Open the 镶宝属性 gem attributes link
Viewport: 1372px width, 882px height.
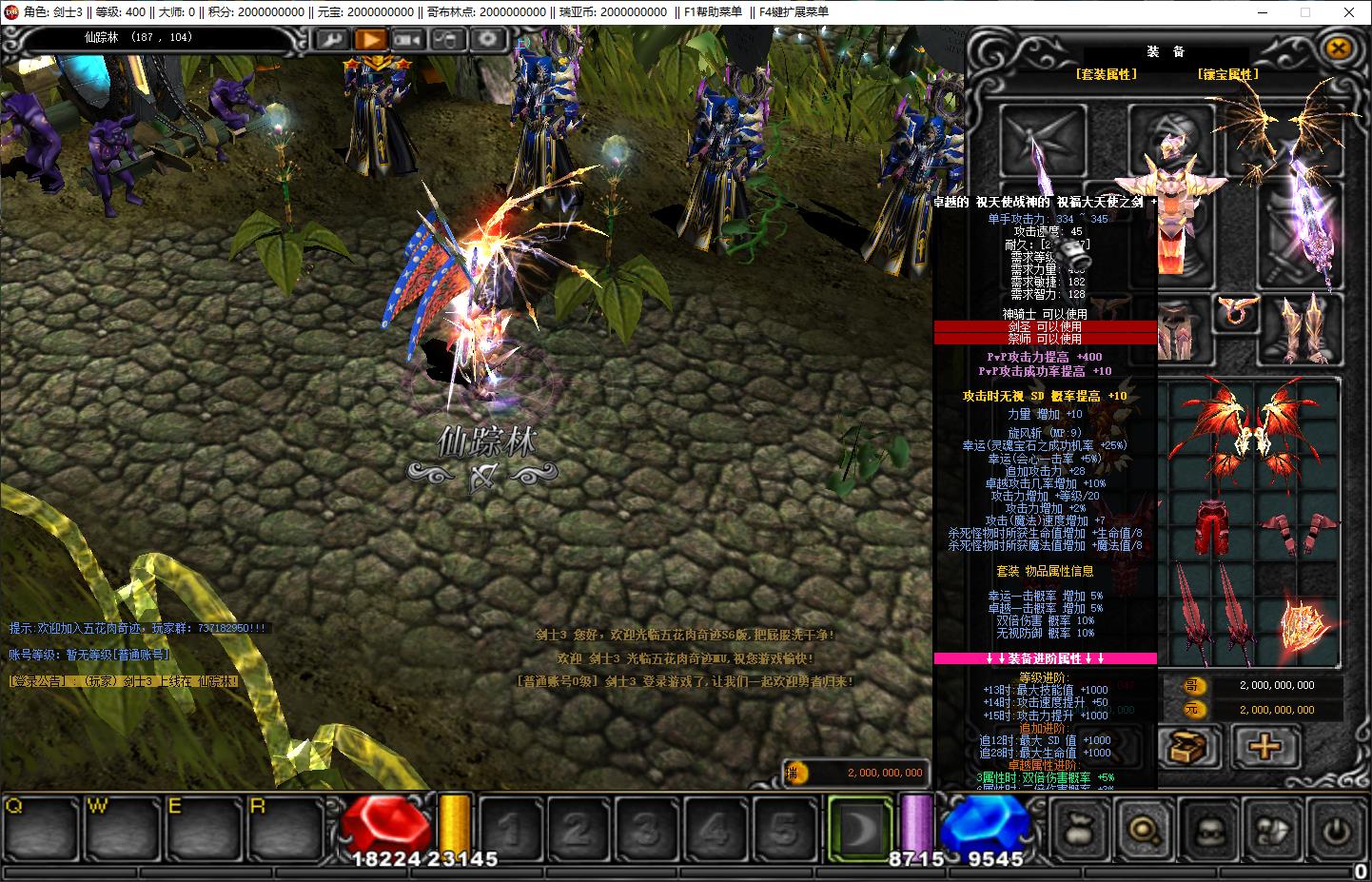[x=1228, y=74]
